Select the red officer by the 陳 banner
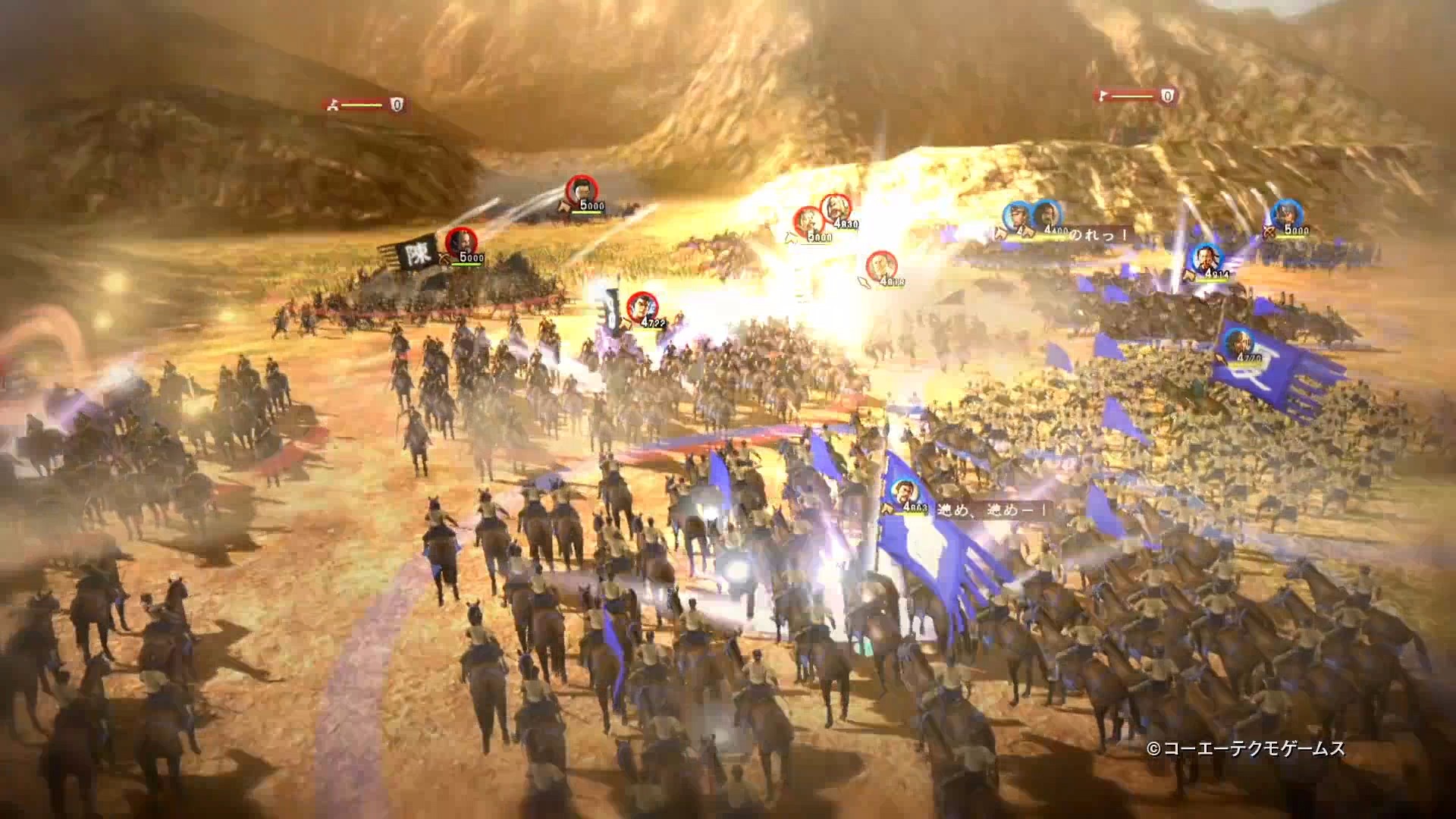1456x819 pixels. [x=459, y=241]
